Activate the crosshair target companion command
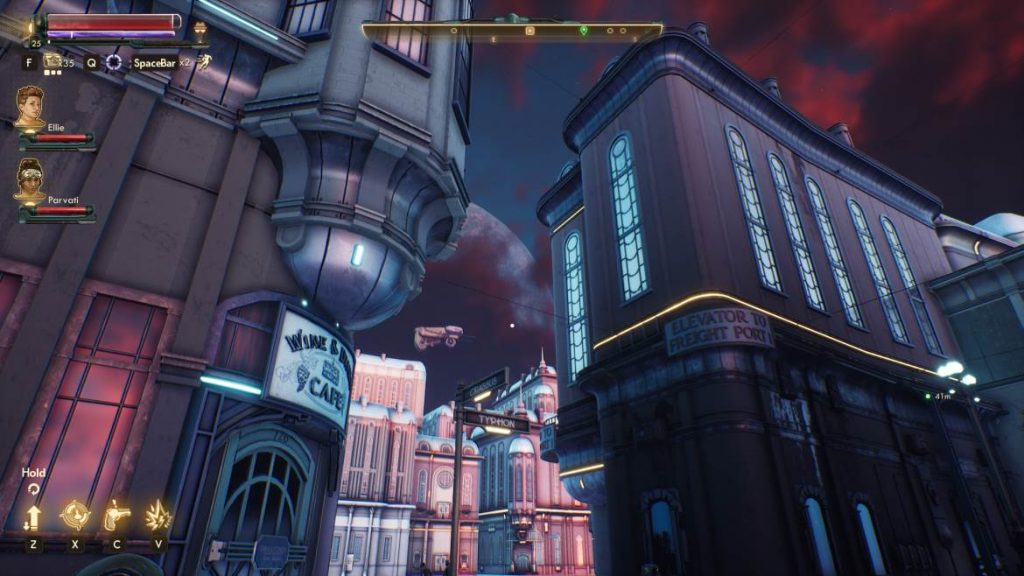This screenshot has height=576, width=1024. [x=75, y=515]
